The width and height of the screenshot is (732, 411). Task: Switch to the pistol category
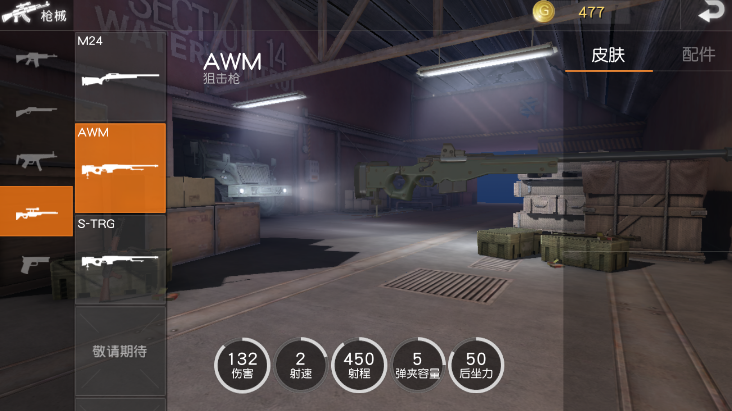[36, 263]
